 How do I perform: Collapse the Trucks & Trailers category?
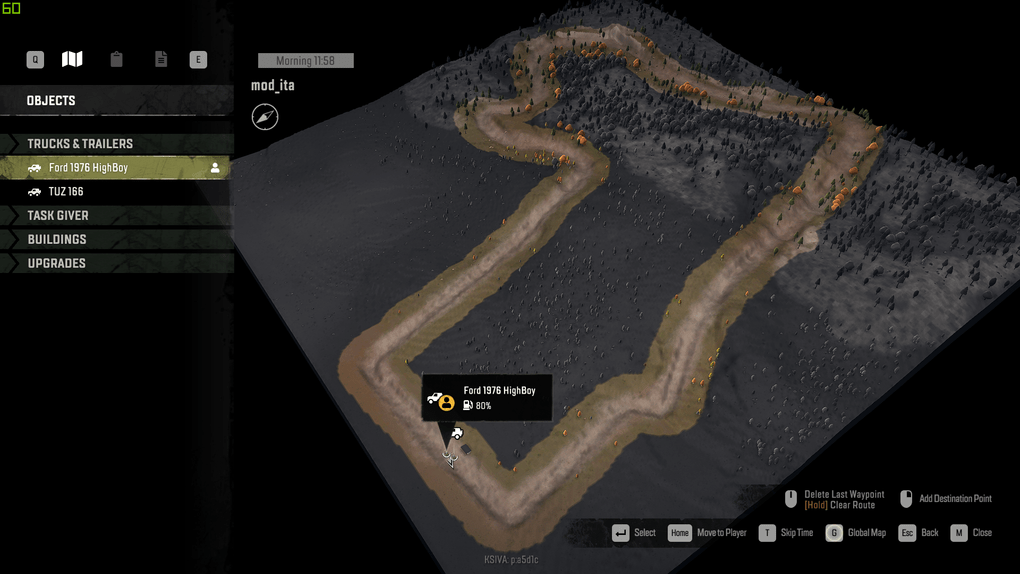80,144
